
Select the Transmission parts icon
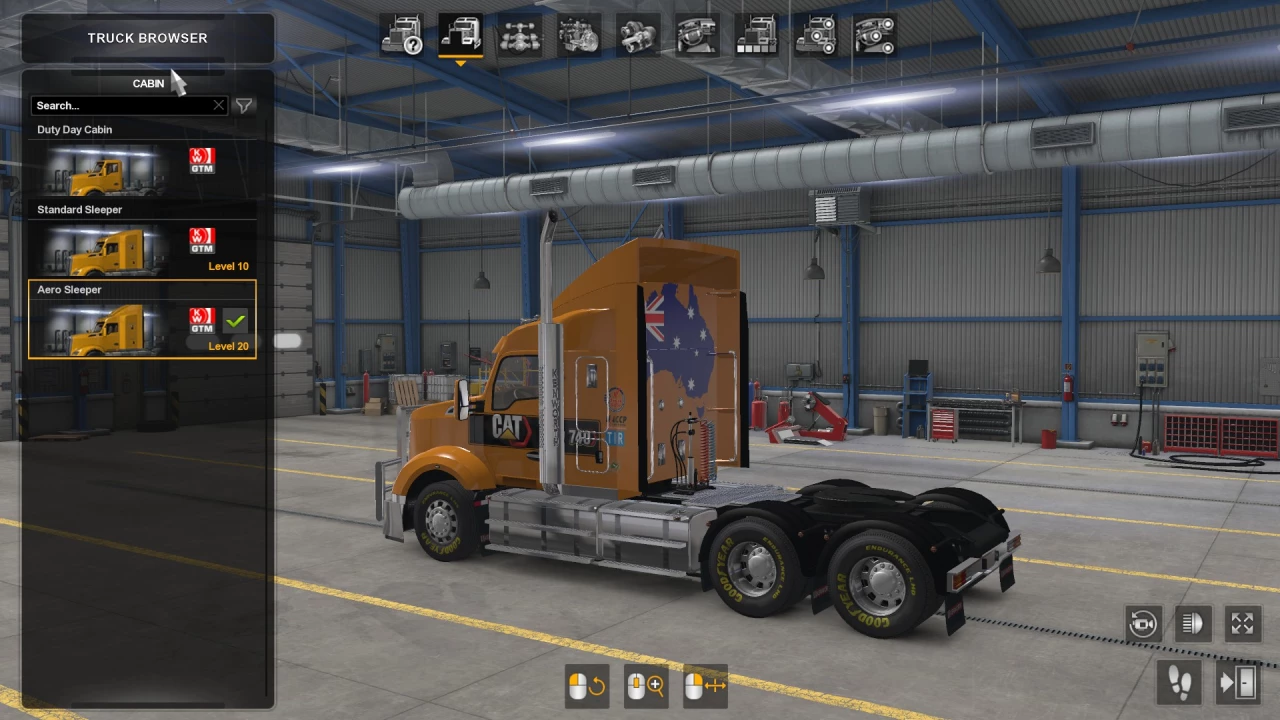[x=637, y=37]
